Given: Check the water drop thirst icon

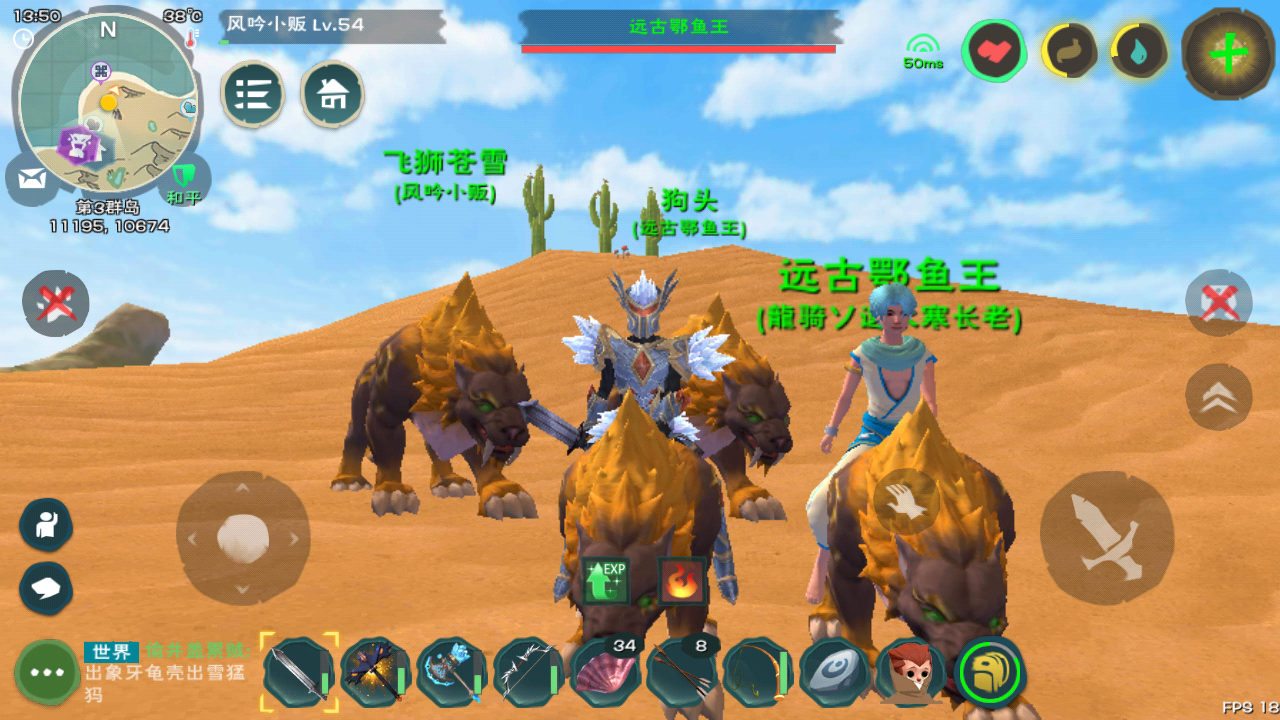Looking at the screenshot, I should (x=1140, y=51).
